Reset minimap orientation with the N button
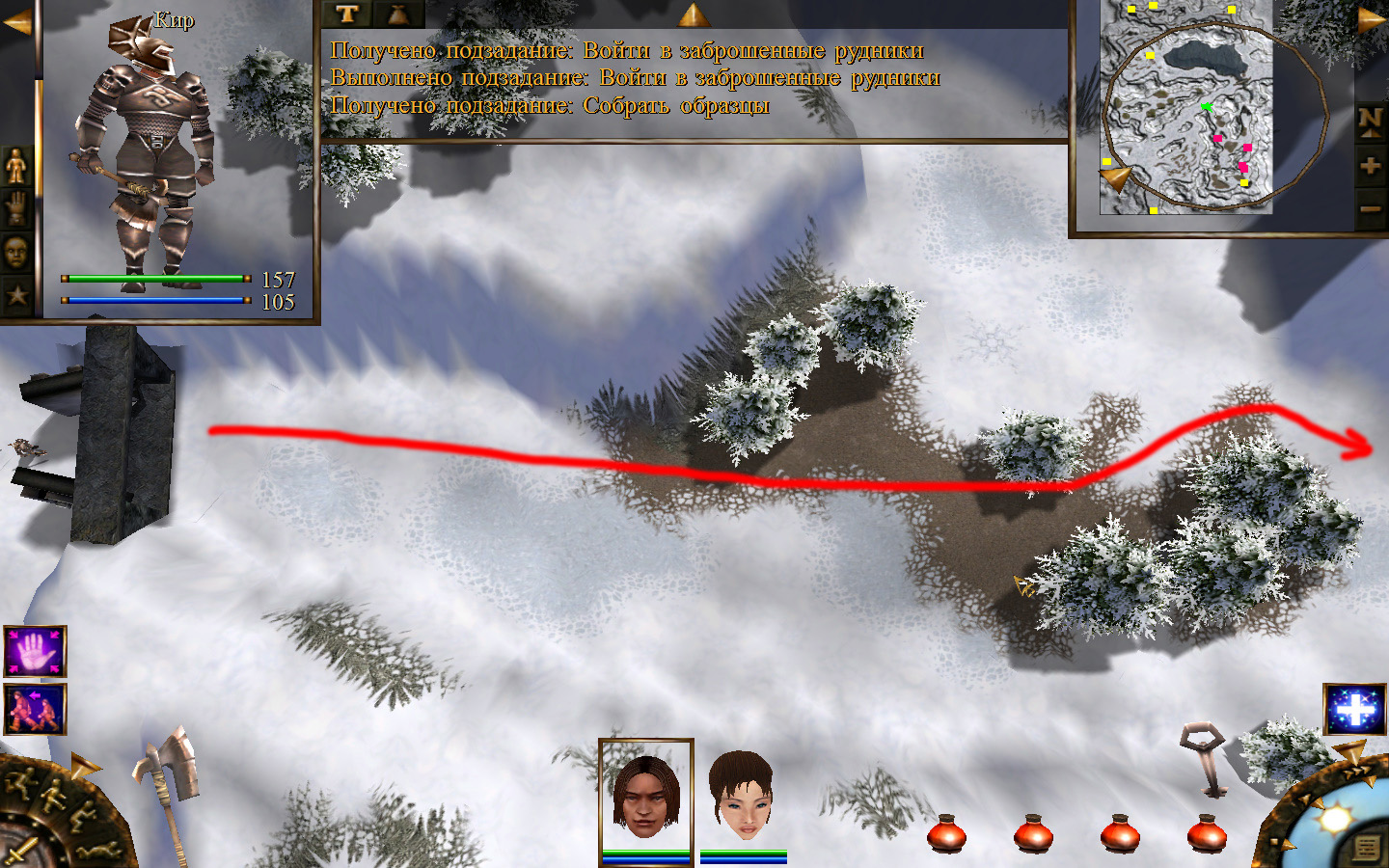The width and height of the screenshot is (1389, 868). click(1371, 122)
